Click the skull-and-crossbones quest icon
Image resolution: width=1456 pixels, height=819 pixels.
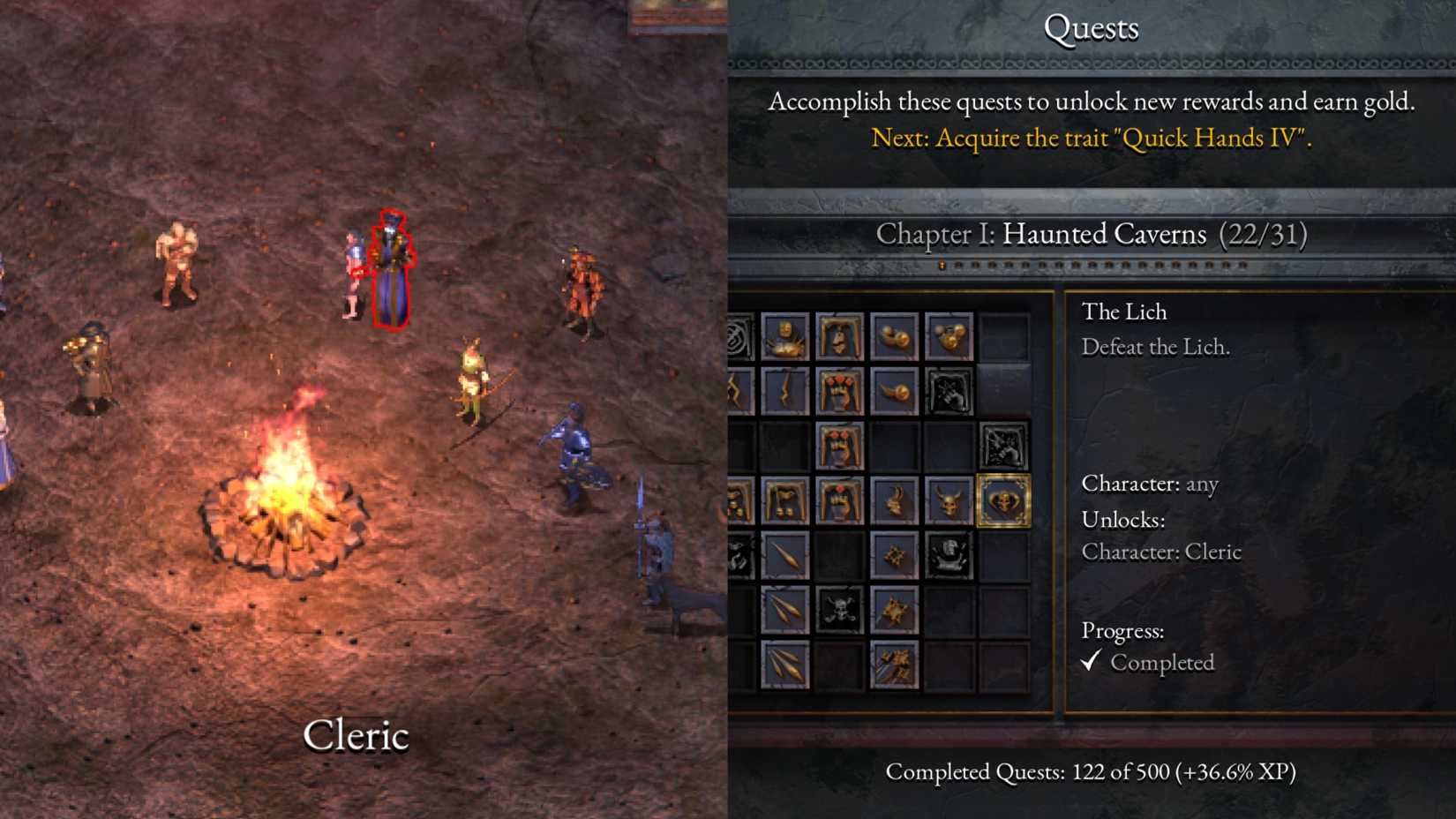pyautogui.click(x=839, y=606)
